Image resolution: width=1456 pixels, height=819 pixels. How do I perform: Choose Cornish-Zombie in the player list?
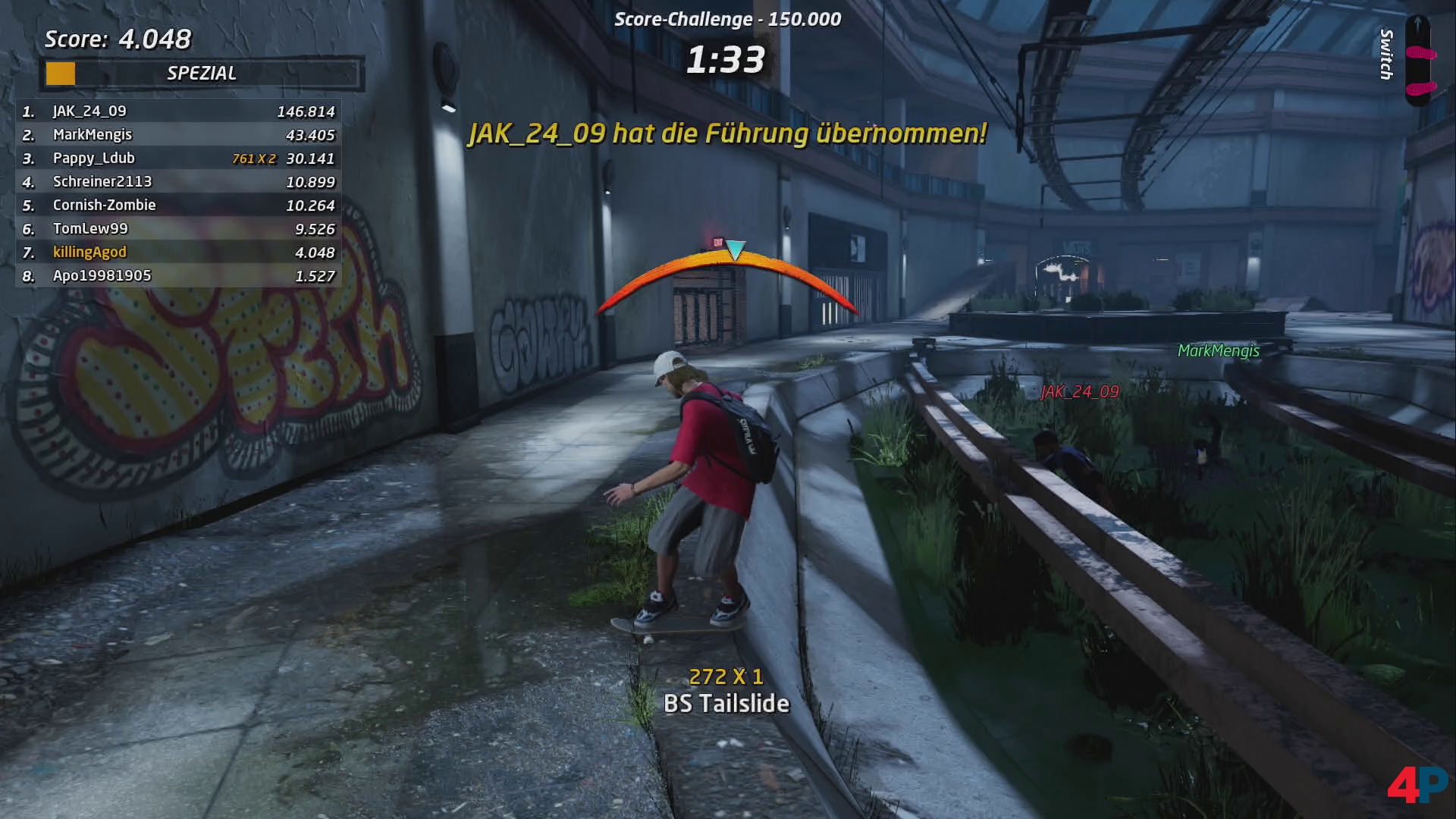(x=178, y=206)
